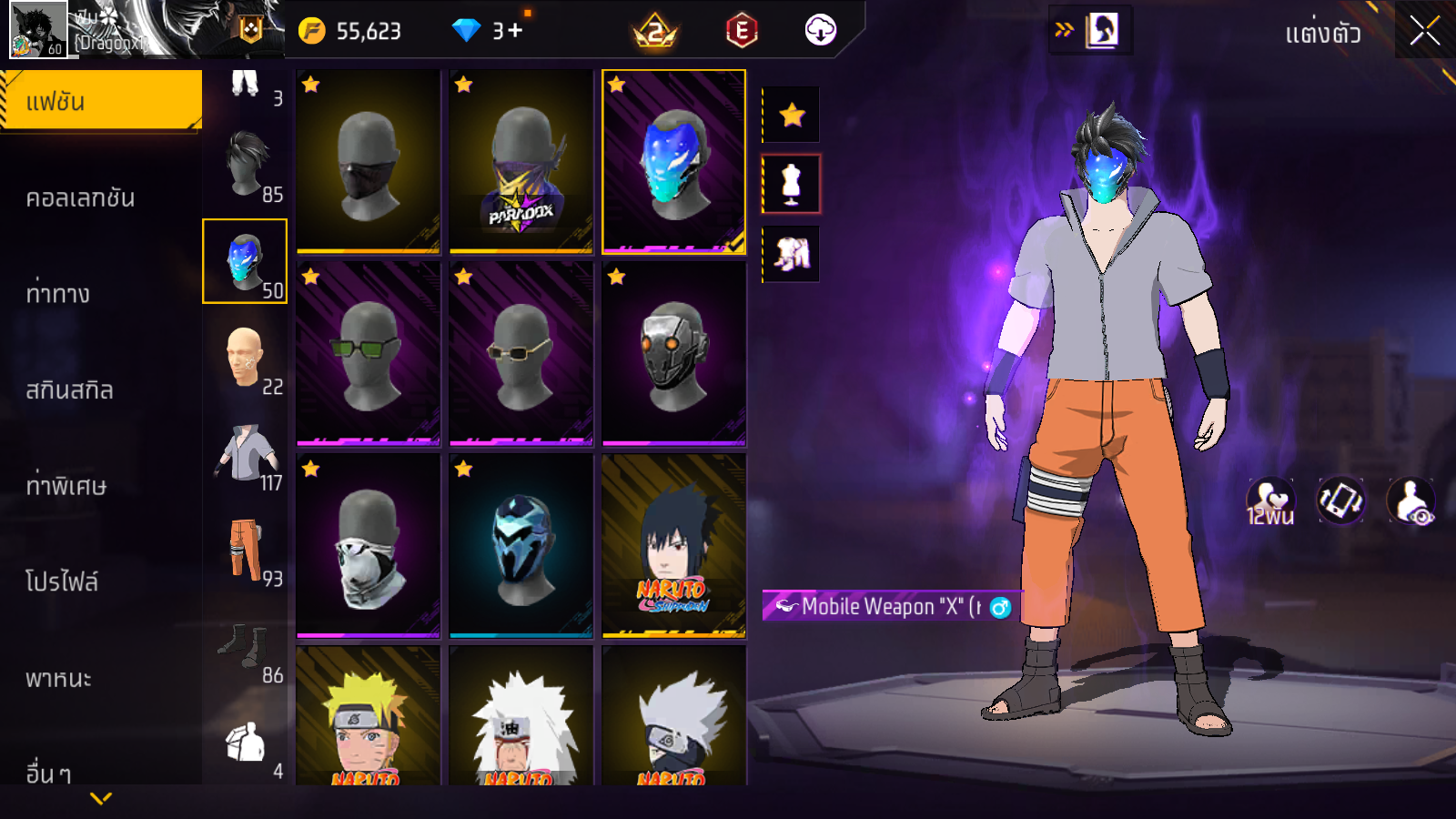This screenshot has width=1456, height=819.
Task: Select the green sunglasses item
Action: point(369,354)
